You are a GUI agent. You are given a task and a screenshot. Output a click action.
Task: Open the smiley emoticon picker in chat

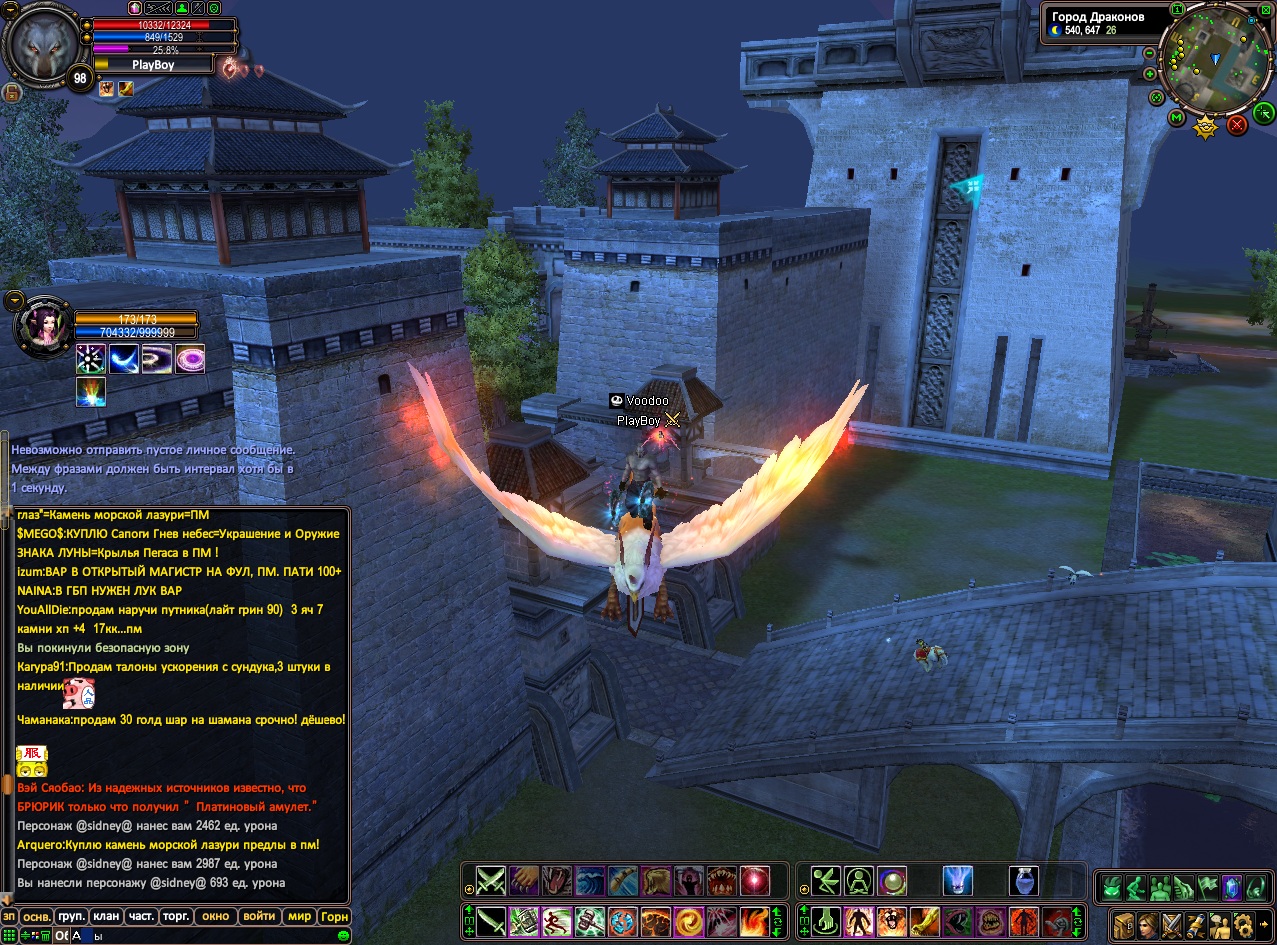click(x=344, y=936)
